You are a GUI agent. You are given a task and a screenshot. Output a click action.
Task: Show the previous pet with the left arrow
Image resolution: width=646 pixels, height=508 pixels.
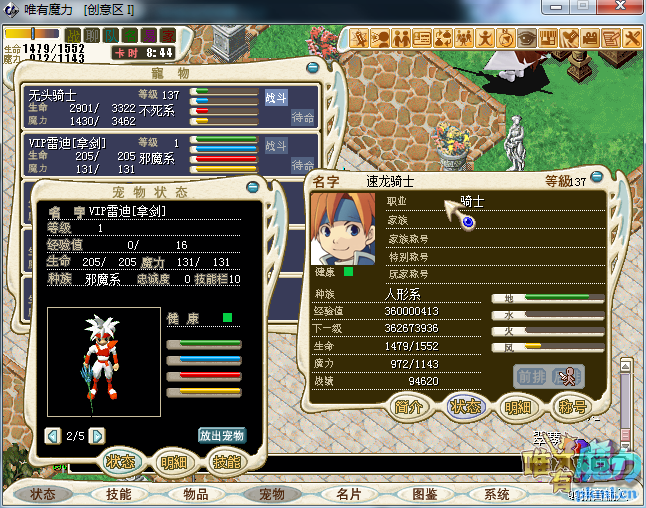click(x=53, y=436)
